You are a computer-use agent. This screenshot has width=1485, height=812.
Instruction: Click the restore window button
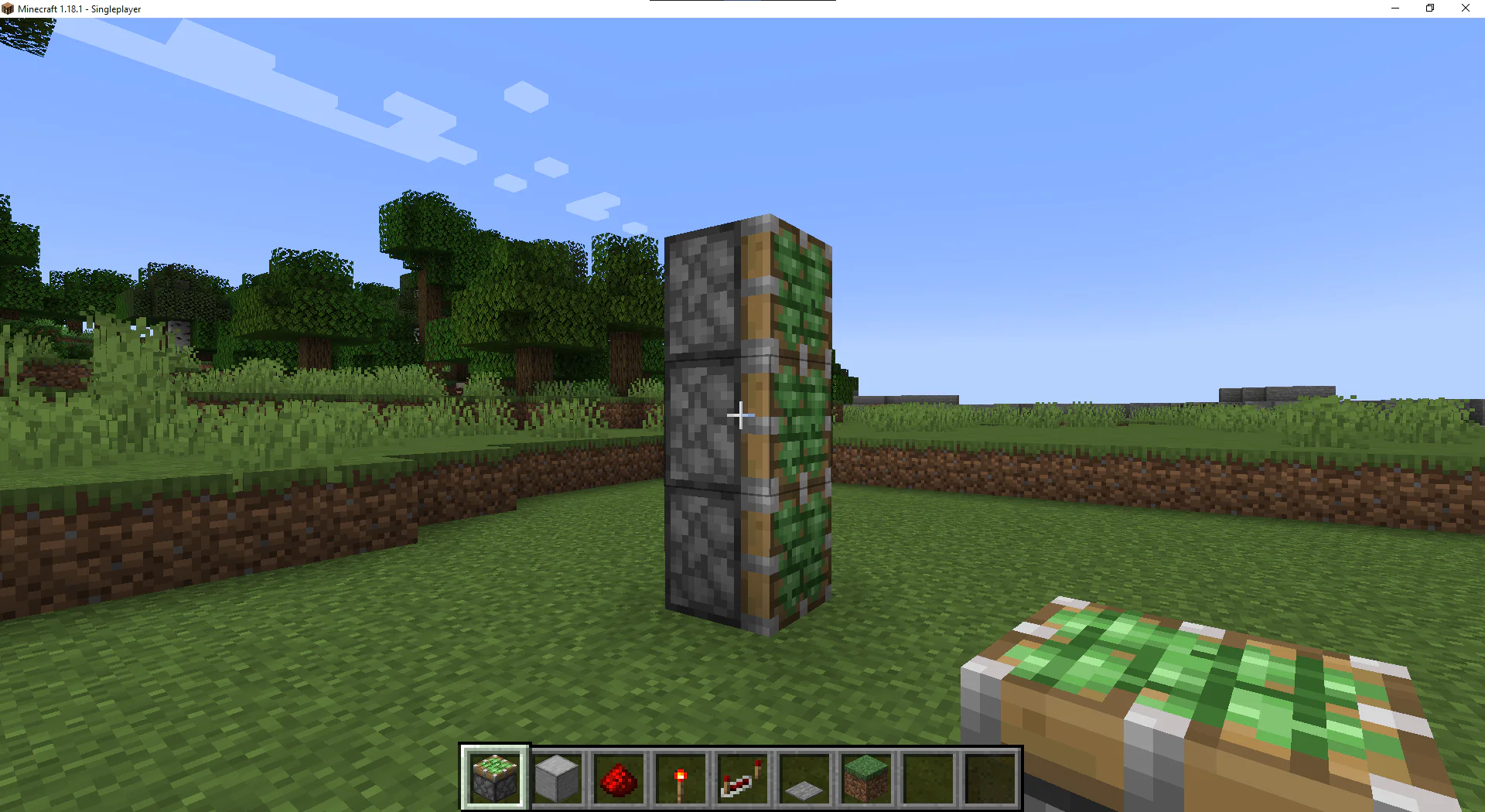coord(1429,8)
